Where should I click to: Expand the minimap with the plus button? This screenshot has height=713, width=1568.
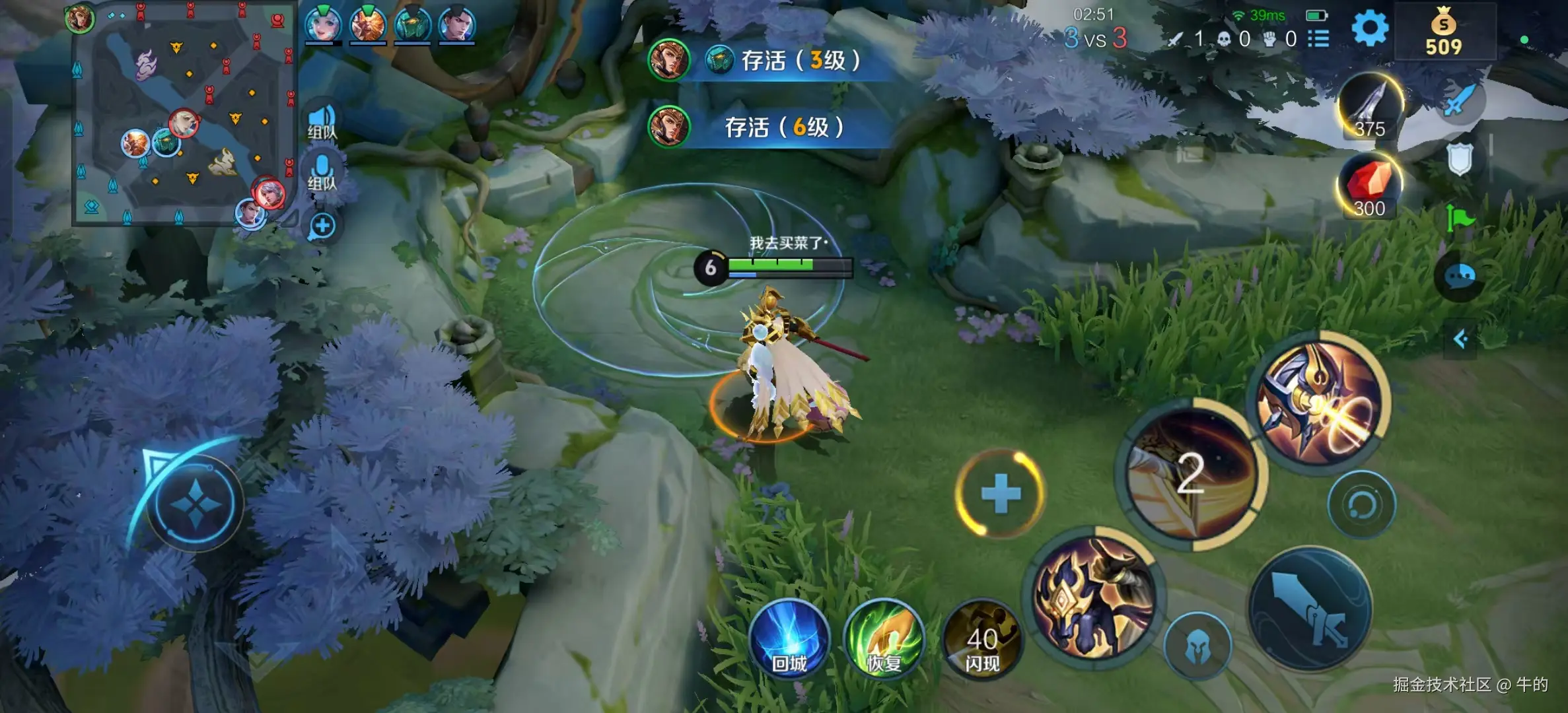coord(322,226)
